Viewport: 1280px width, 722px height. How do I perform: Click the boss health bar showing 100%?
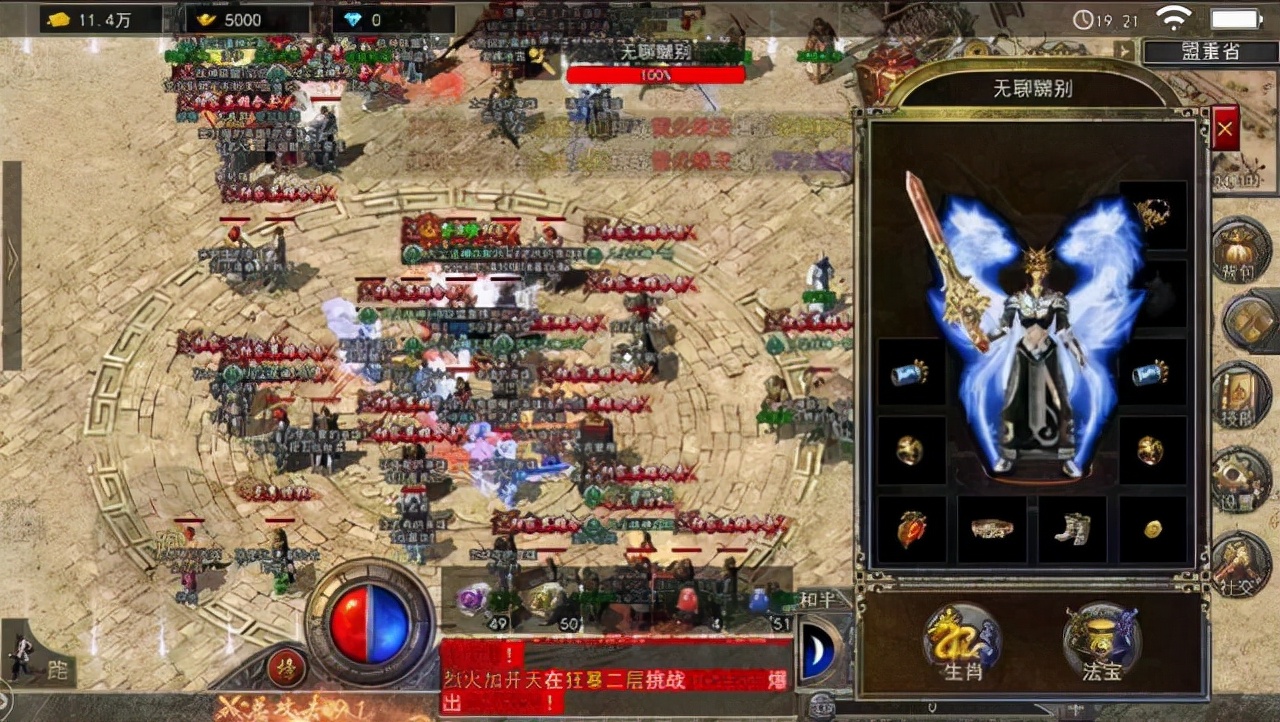[x=655, y=74]
